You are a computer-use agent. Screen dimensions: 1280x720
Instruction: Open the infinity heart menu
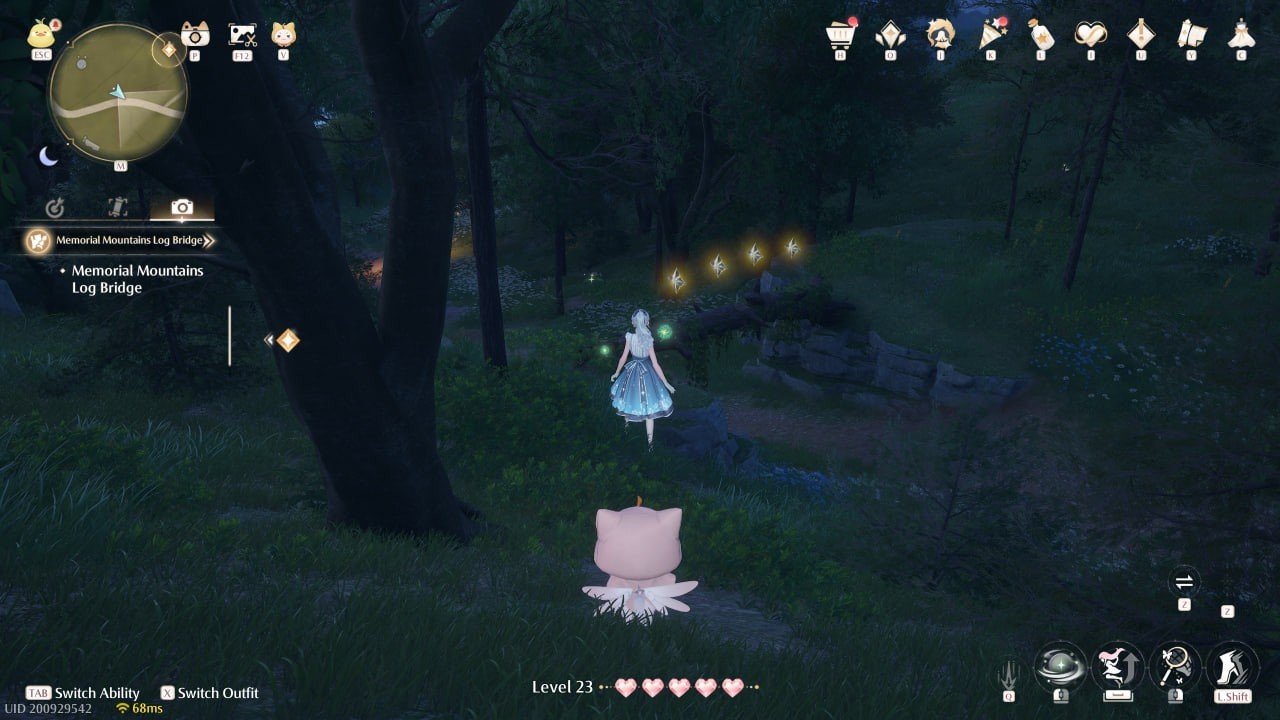(x=1090, y=35)
